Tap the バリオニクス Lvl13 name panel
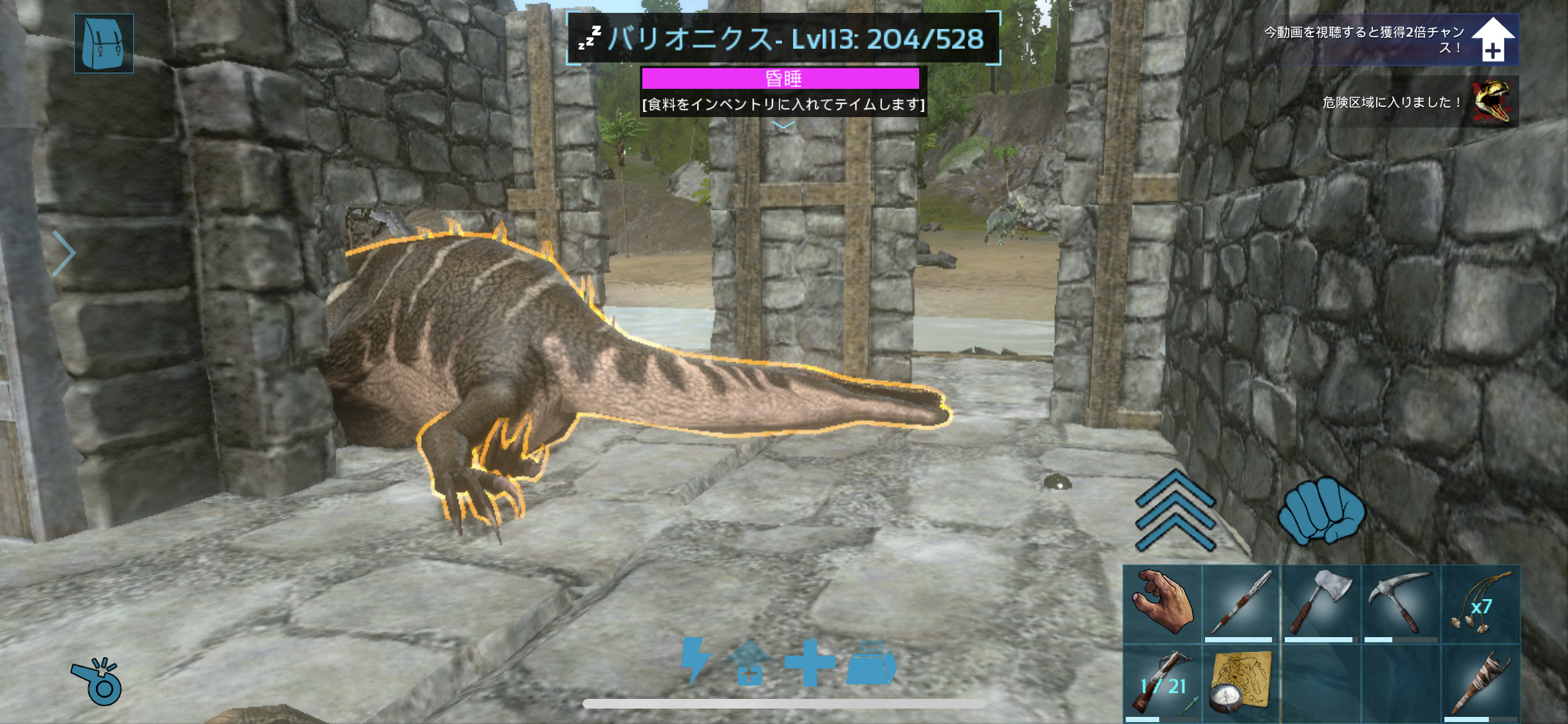Viewport: 1568px width, 724px height. coord(783,39)
